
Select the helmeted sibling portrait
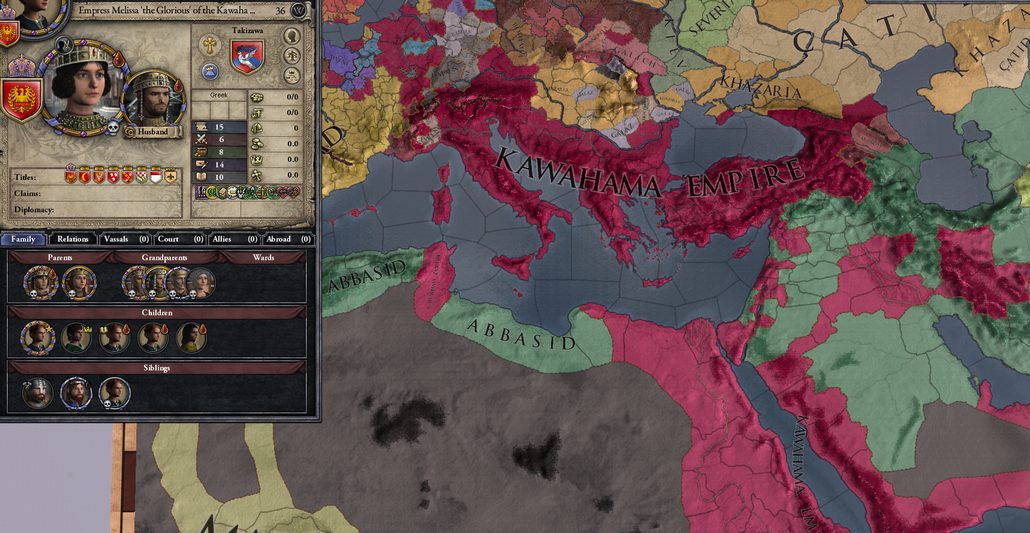38,393
